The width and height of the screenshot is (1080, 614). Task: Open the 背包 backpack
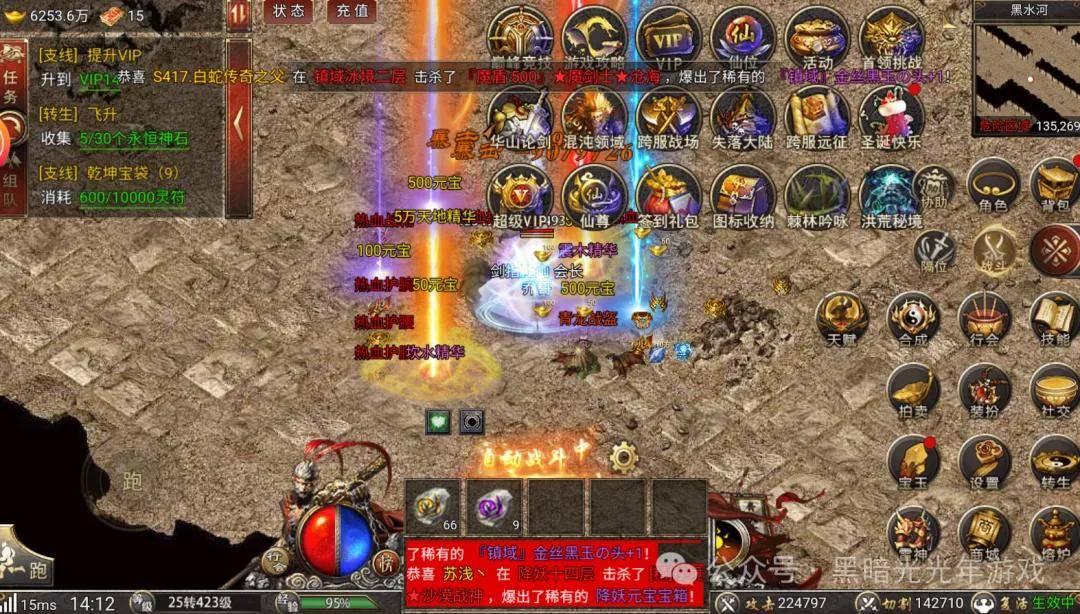click(1055, 186)
